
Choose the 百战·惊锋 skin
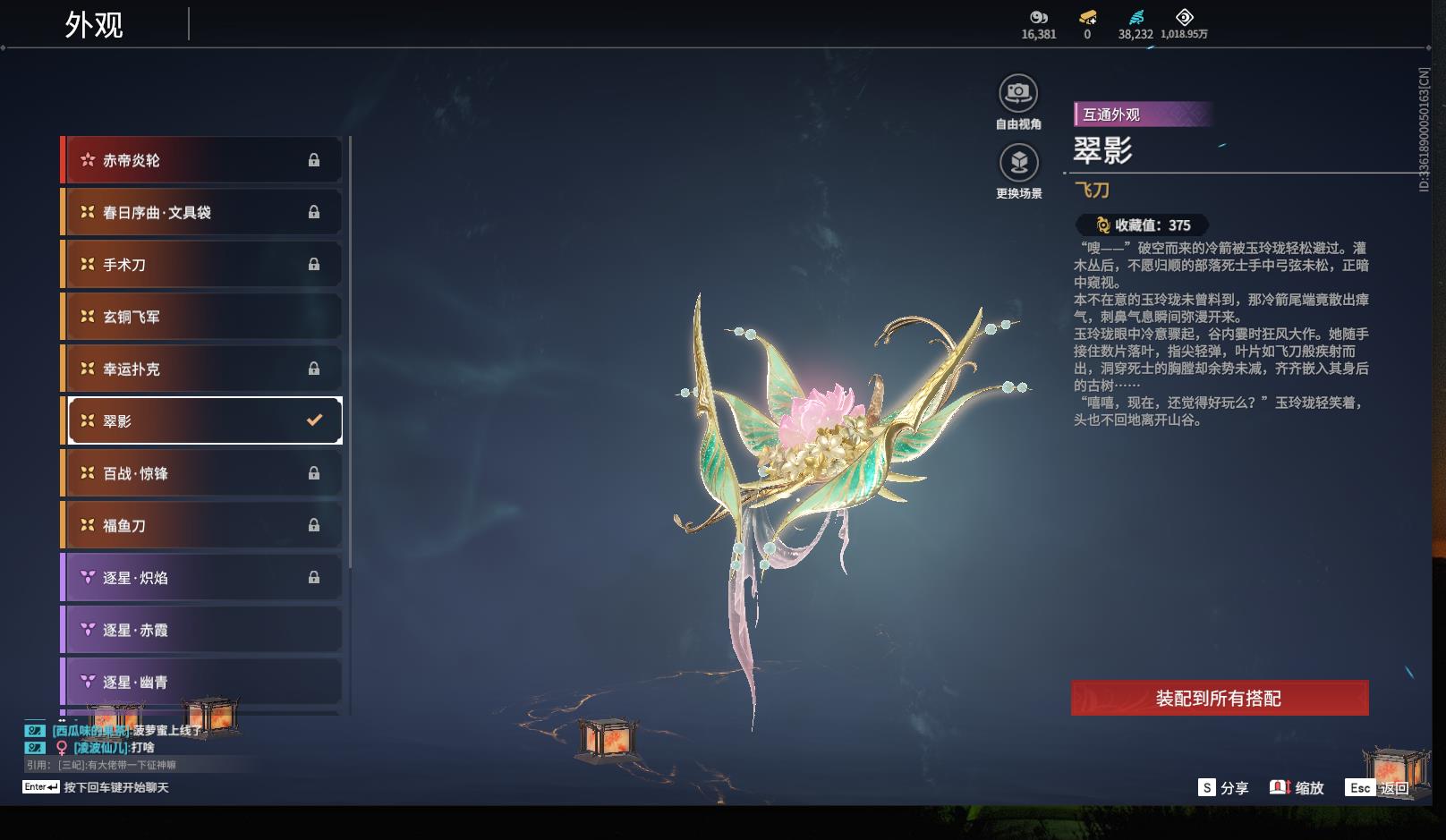coord(202,473)
